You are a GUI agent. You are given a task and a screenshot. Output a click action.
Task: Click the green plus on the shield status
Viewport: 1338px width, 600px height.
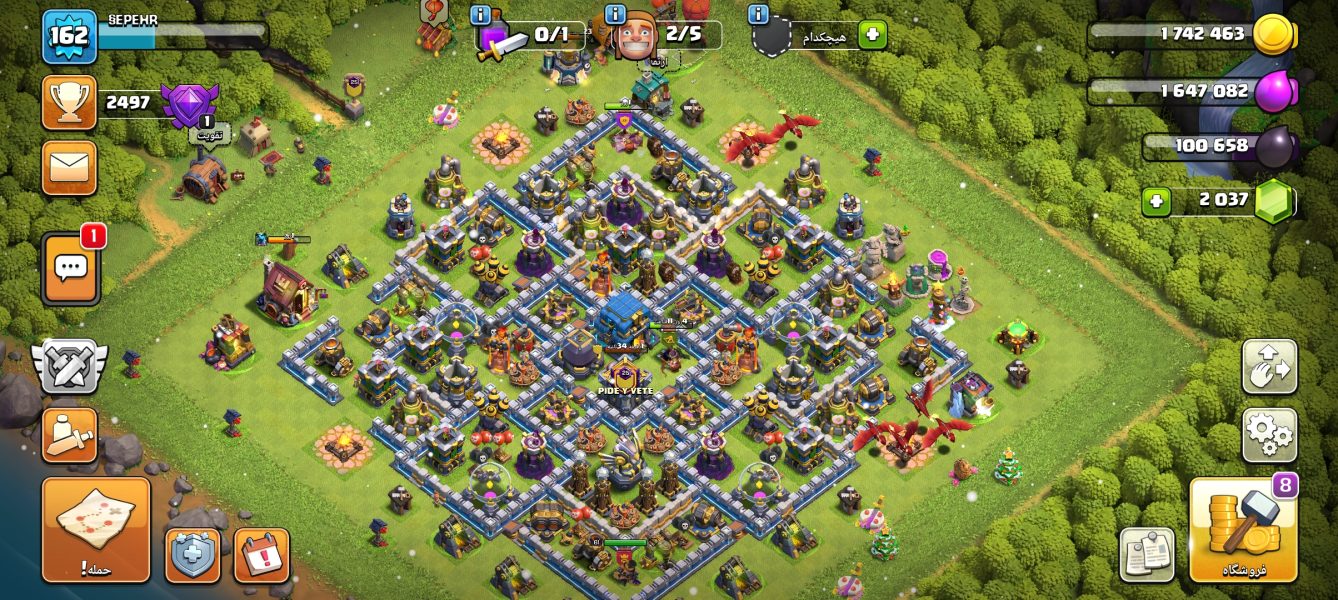[x=871, y=35]
